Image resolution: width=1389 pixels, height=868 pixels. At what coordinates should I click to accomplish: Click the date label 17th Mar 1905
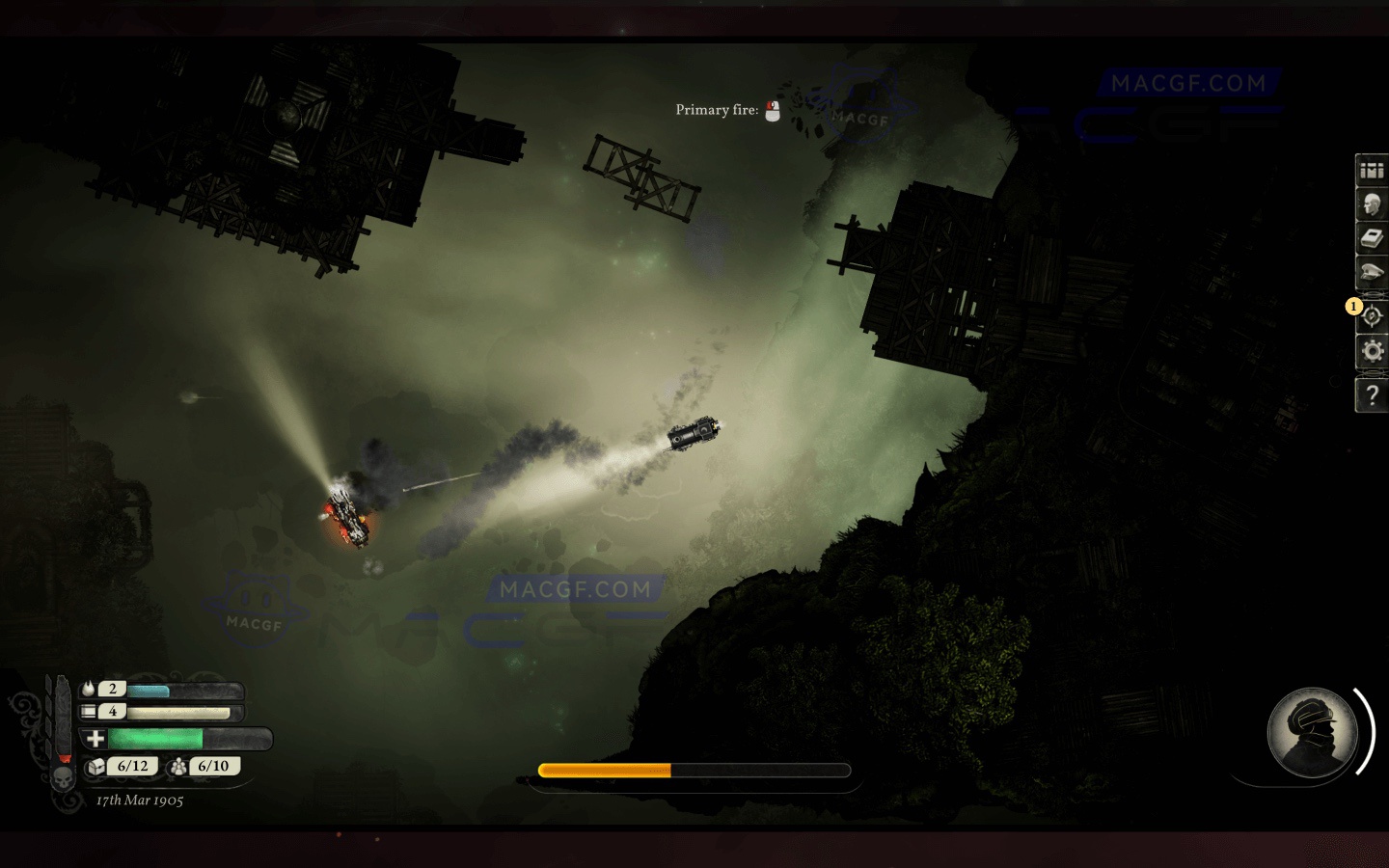(x=138, y=800)
